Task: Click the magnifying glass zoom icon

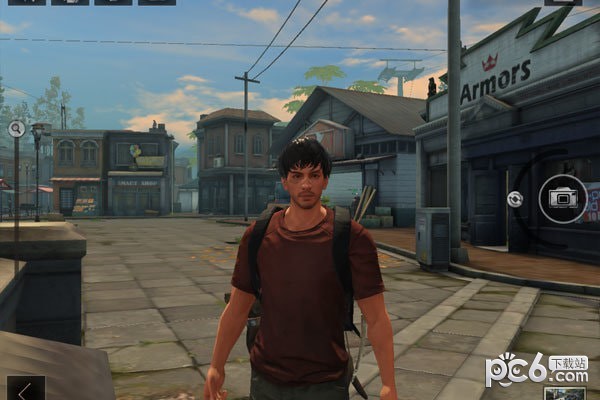Action: [x=17, y=128]
